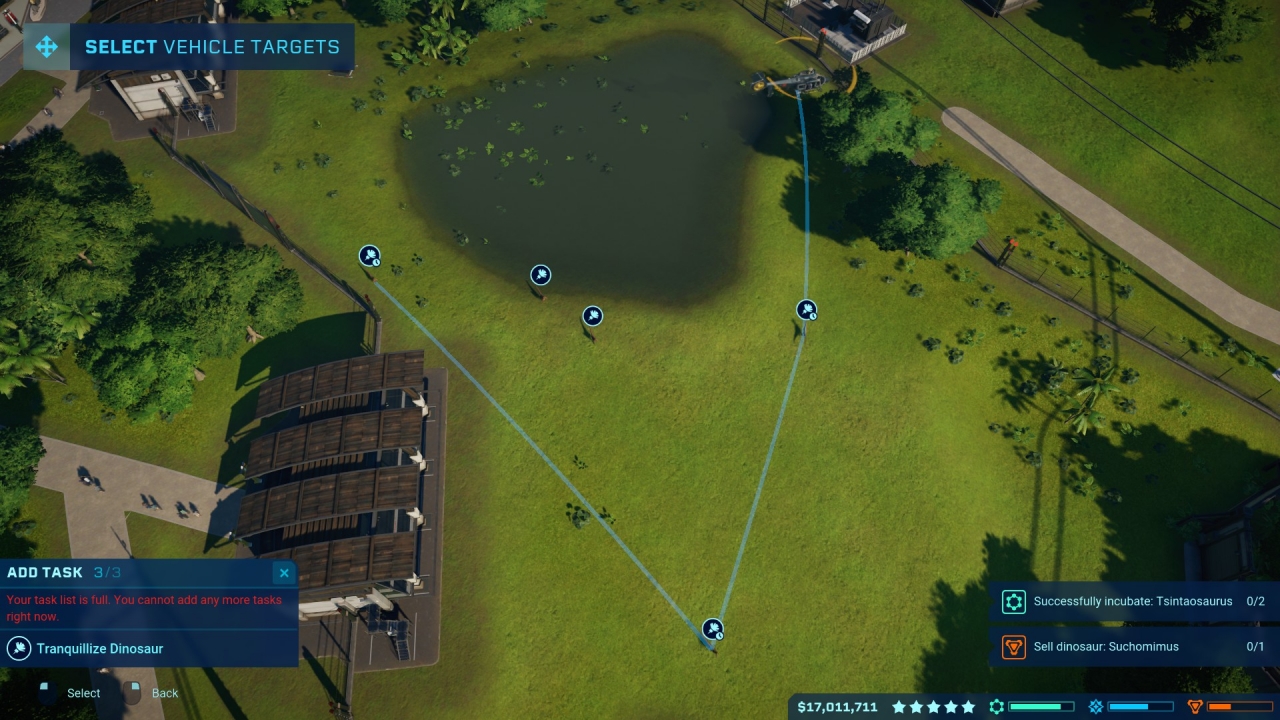Select the Sell dinosaur: Suchomimus contract
This screenshot has height=720, width=1280.
tap(1134, 647)
